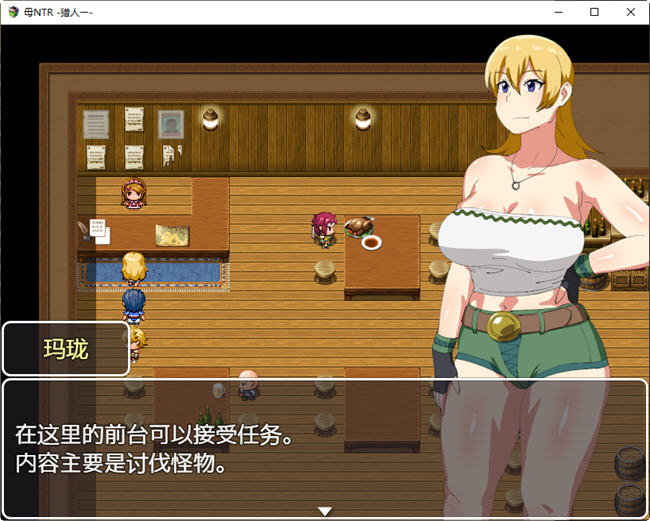Advance dialogue via the white arrow indicator

324,511
